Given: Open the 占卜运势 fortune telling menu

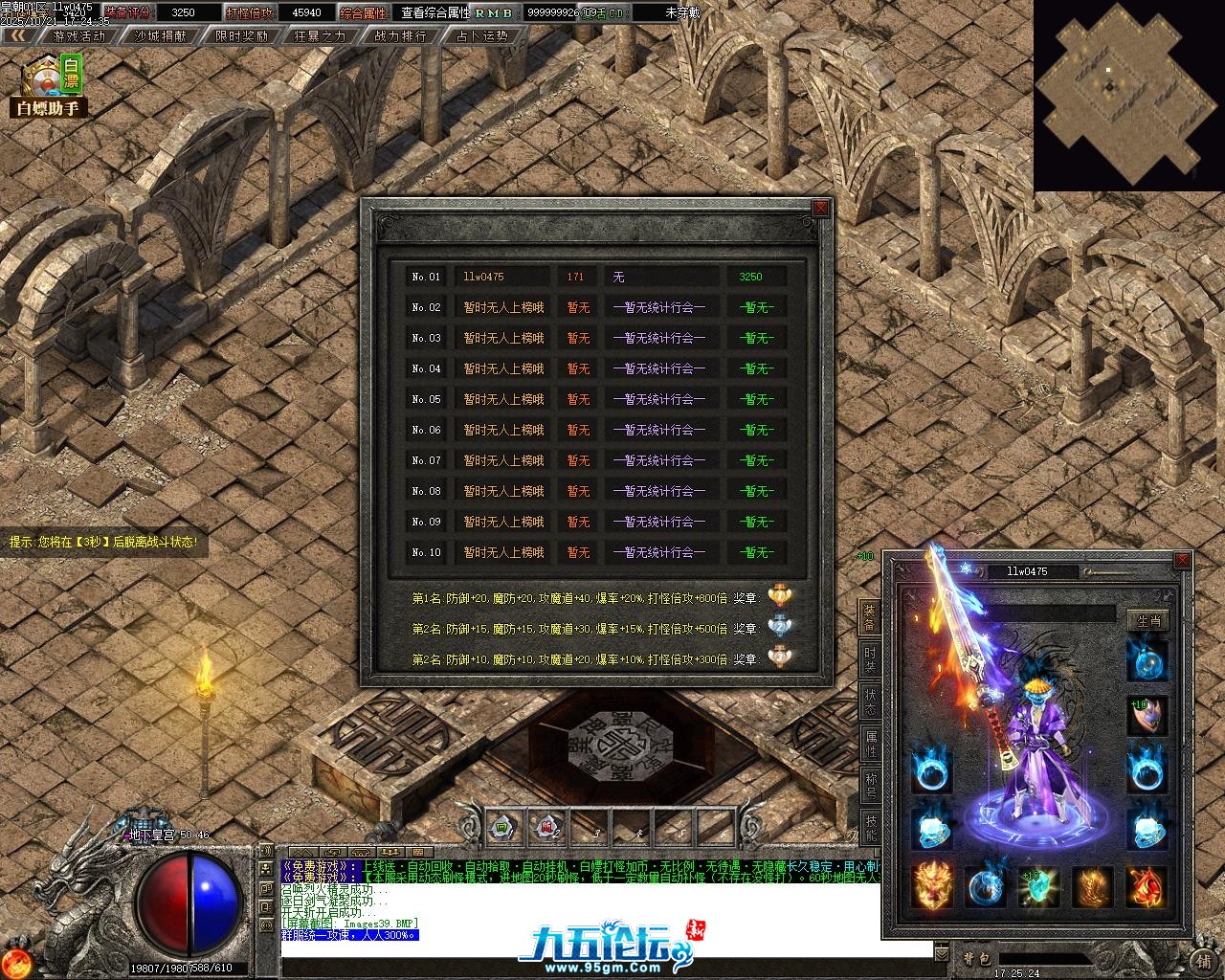Looking at the screenshot, I should (x=481, y=35).
